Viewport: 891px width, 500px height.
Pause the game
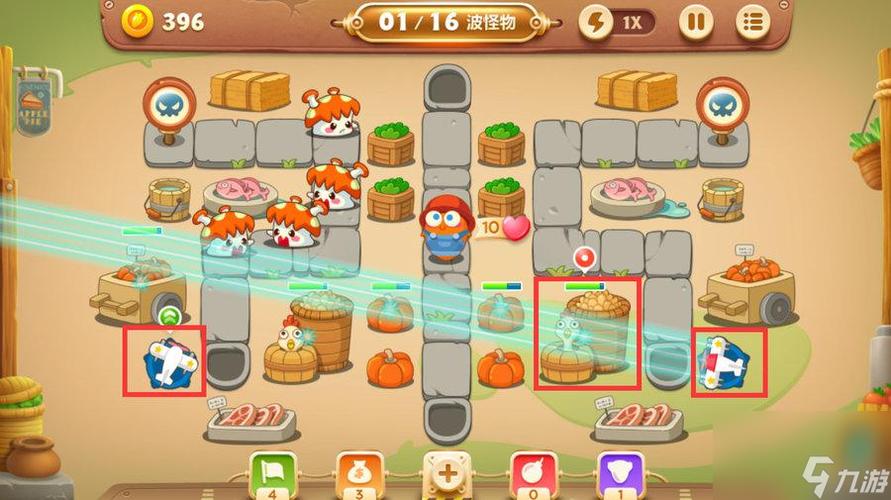tap(695, 21)
